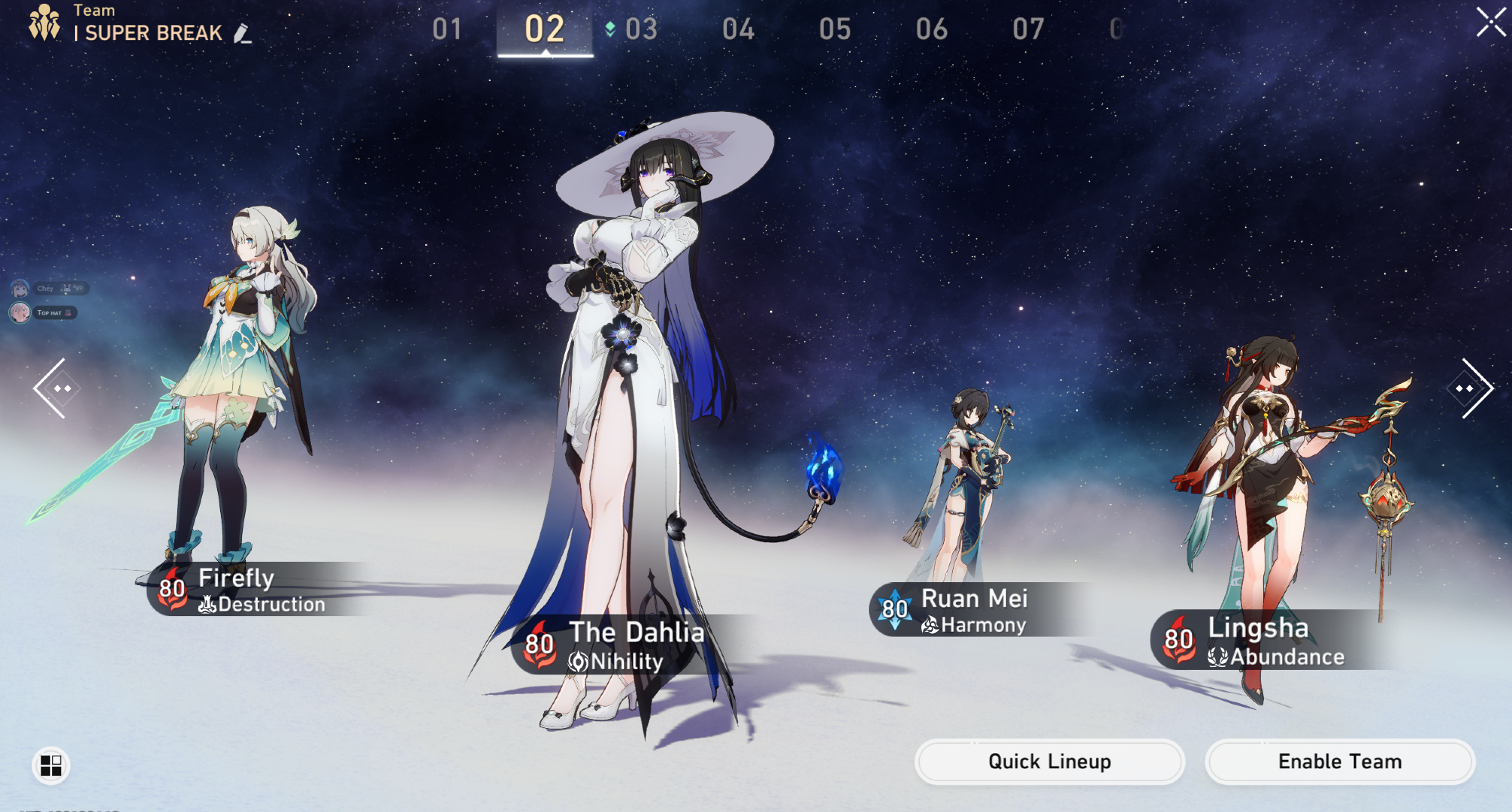Open the grid view icon
The image size is (1512, 812).
point(51,766)
